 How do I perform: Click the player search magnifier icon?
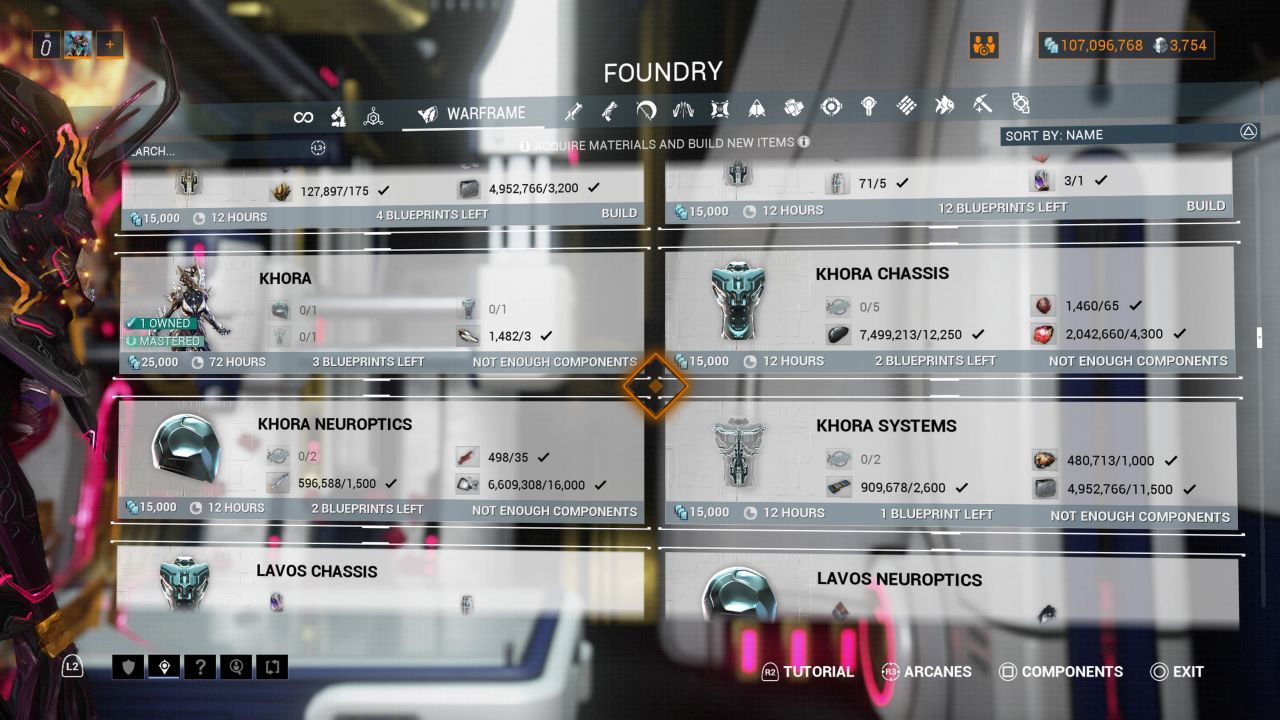[x=236, y=666]
